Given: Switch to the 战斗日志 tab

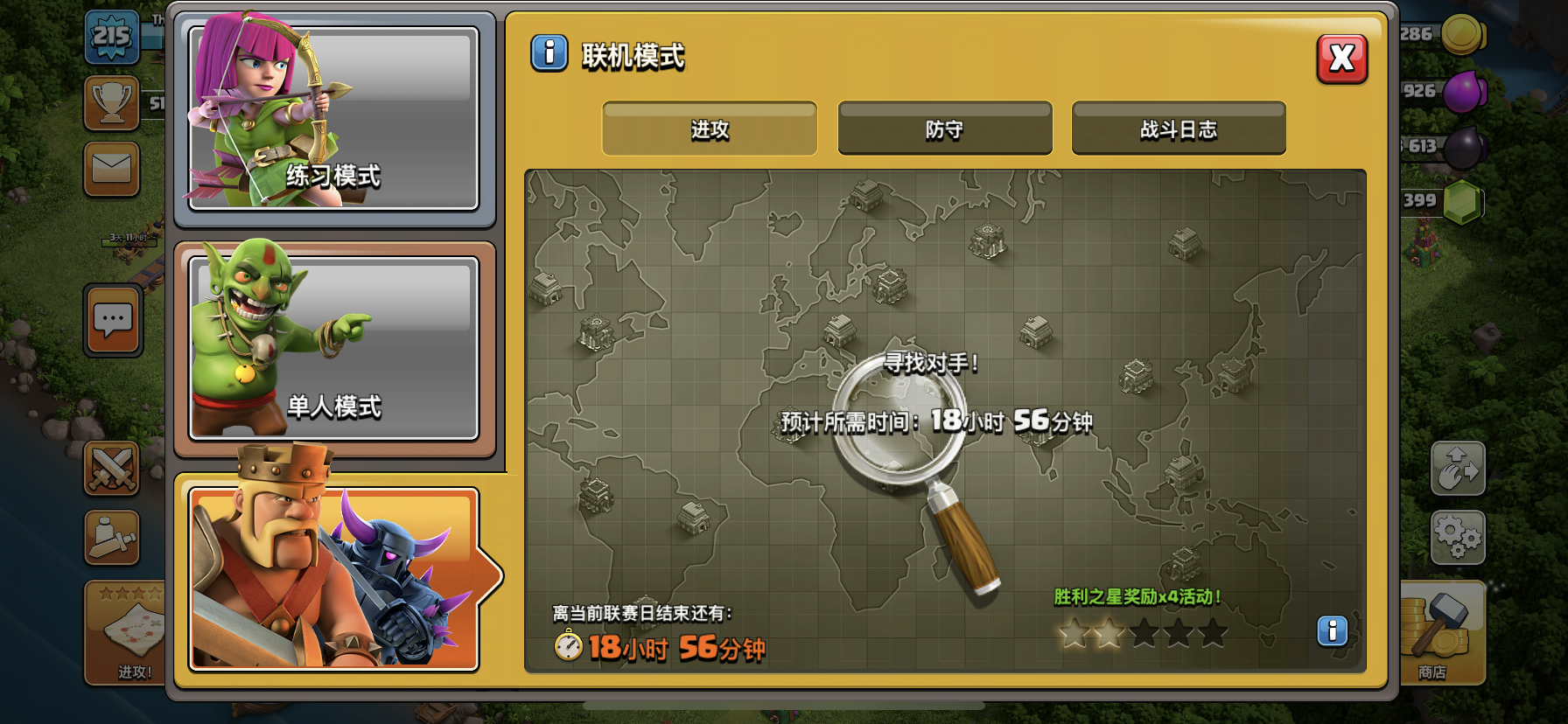Looking at the screenshot, I should point(1179,128).
